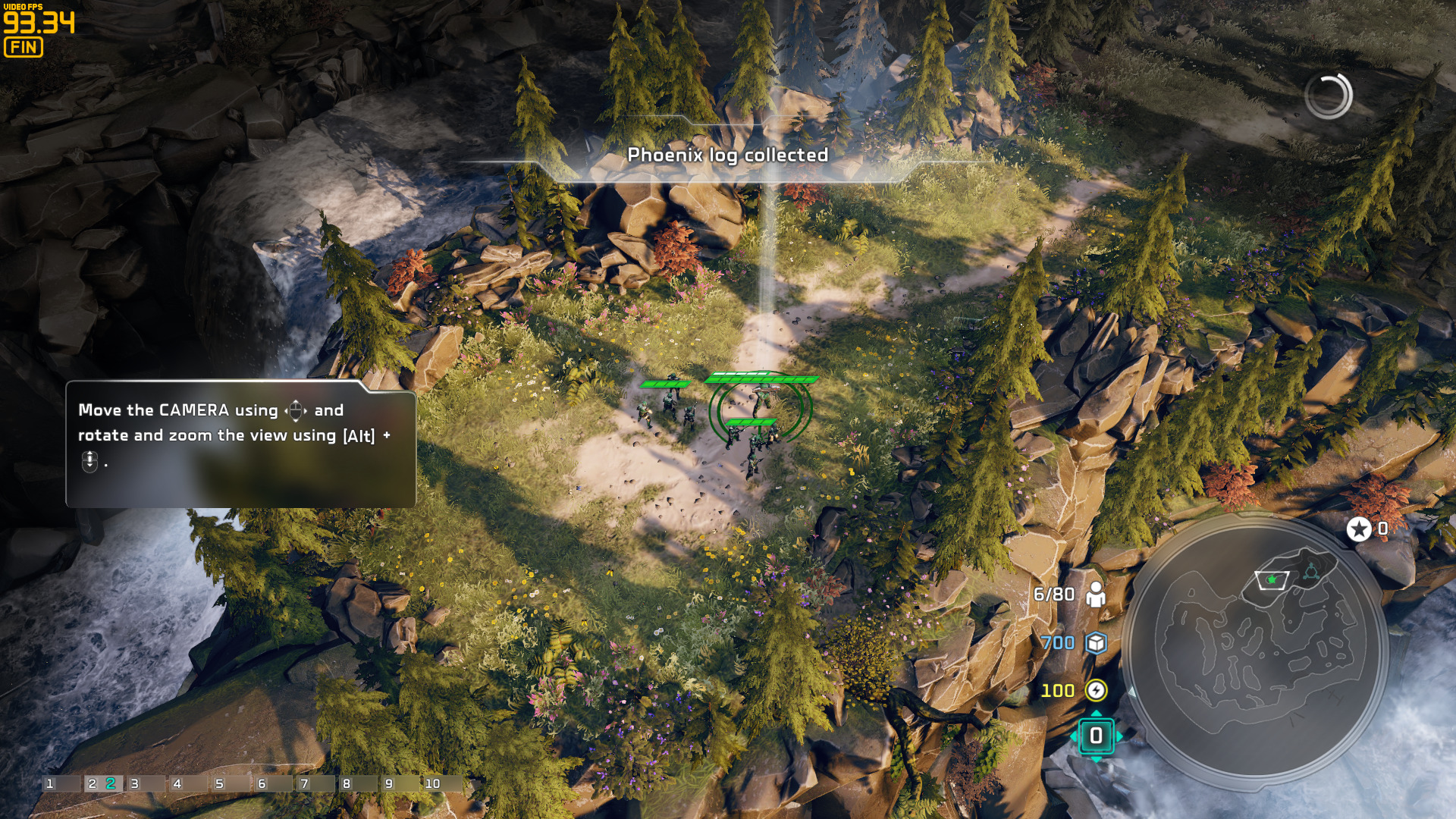Select control group 2 in the bar
This screenshot has height=819, width=1456.
pos(102,783)
